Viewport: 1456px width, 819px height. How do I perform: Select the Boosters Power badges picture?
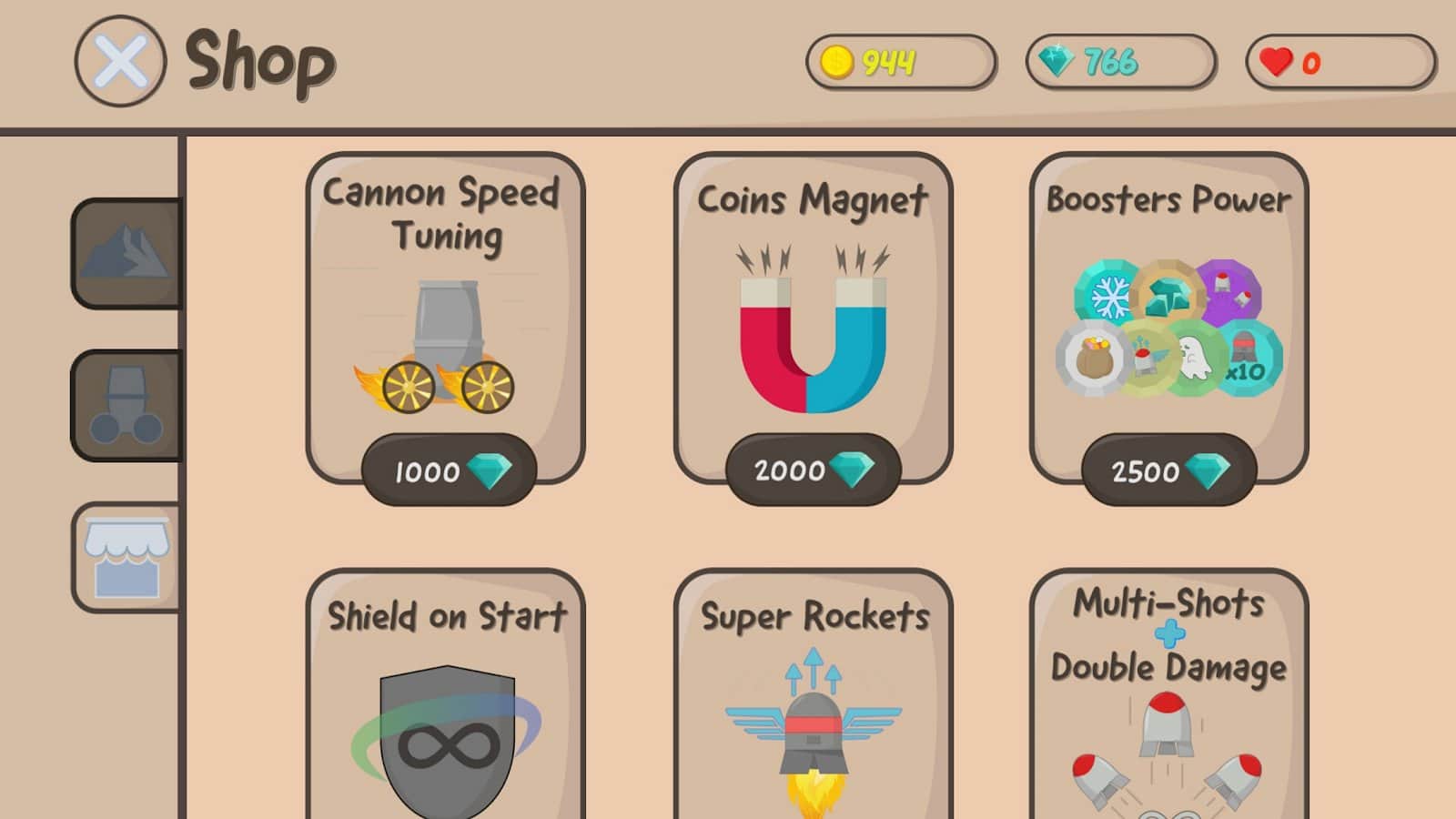point(1168,329)
